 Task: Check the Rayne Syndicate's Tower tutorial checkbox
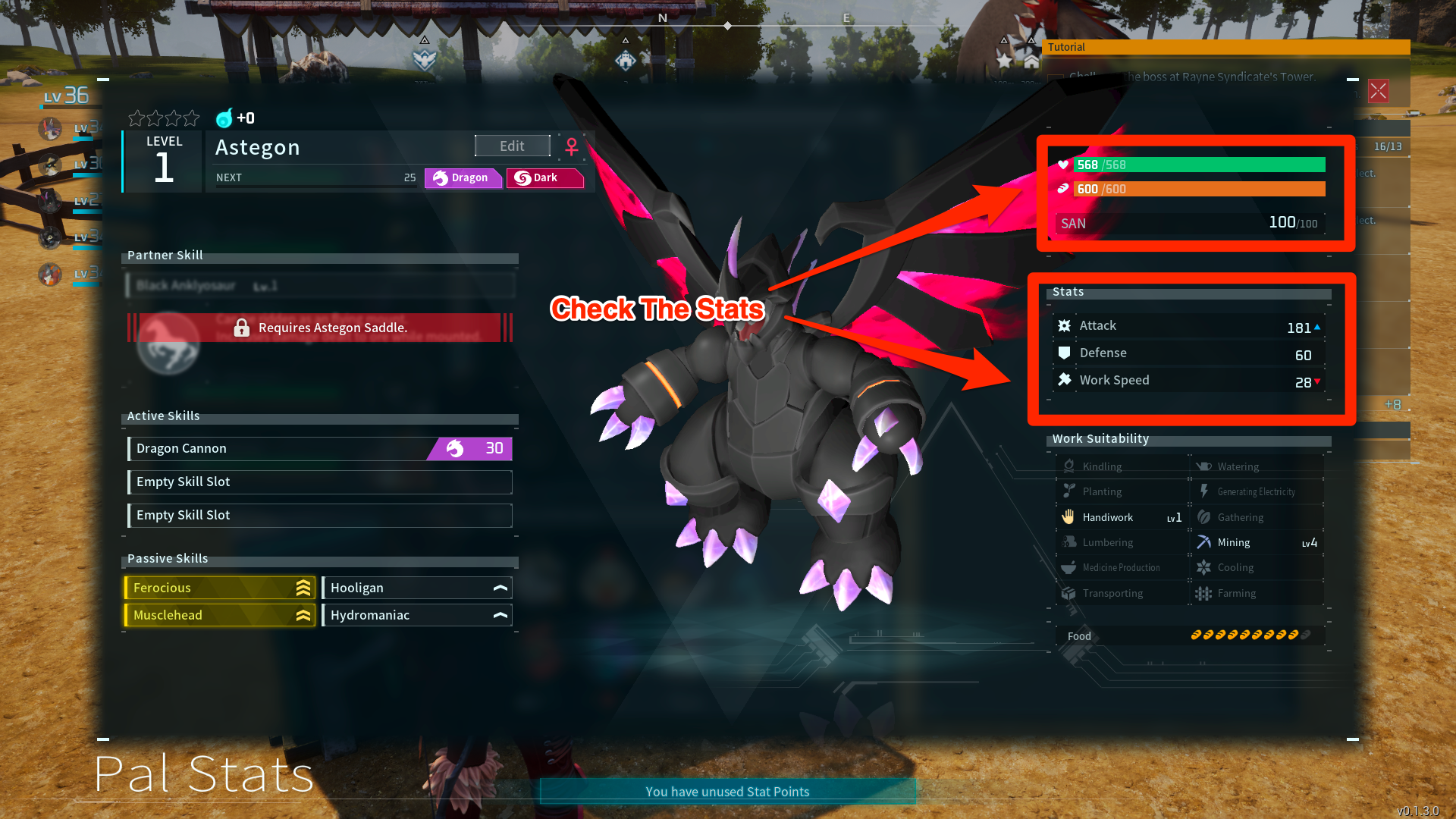pos(1056,77)
